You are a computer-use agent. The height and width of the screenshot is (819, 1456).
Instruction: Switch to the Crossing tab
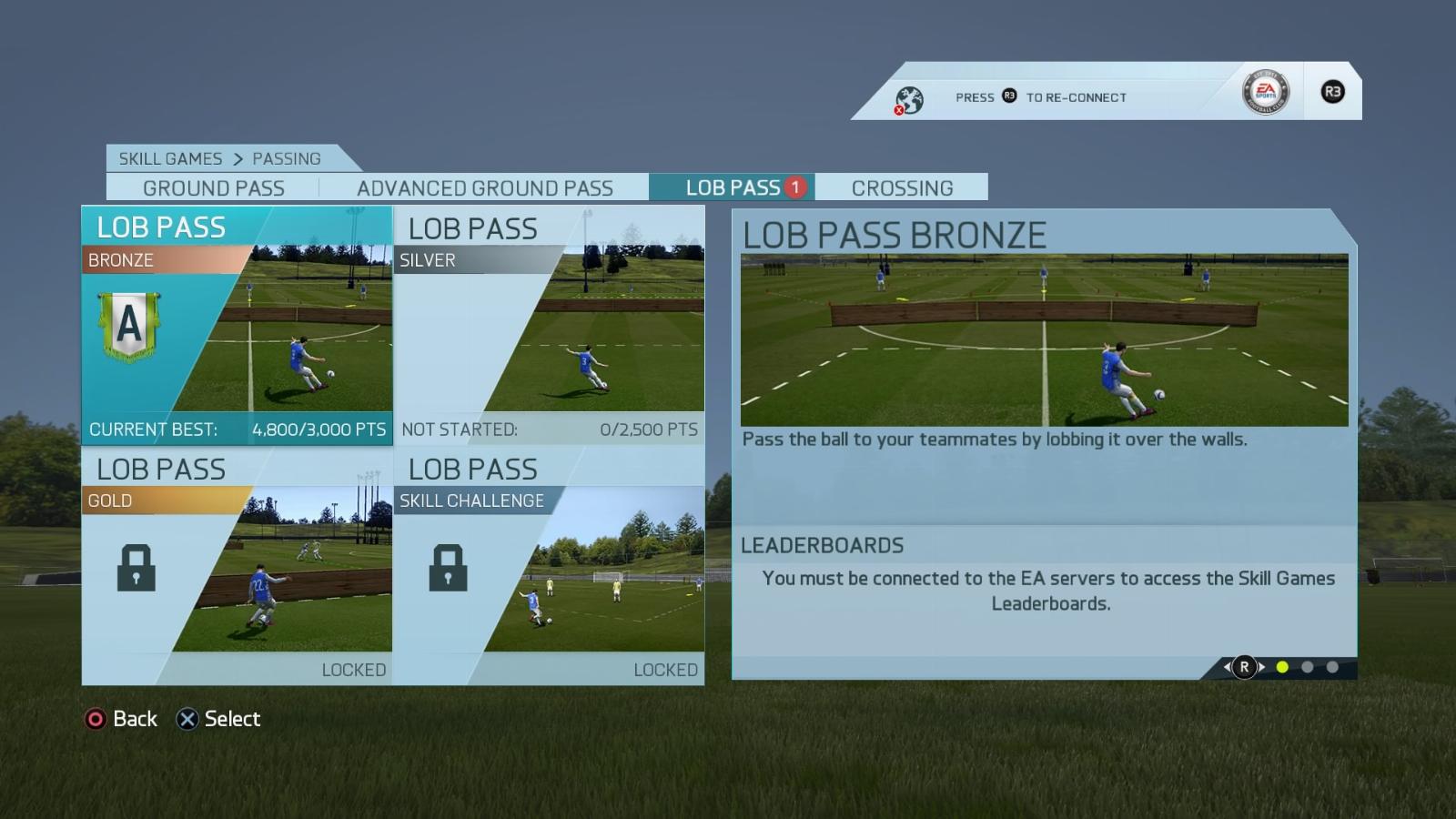pos(902,187)
